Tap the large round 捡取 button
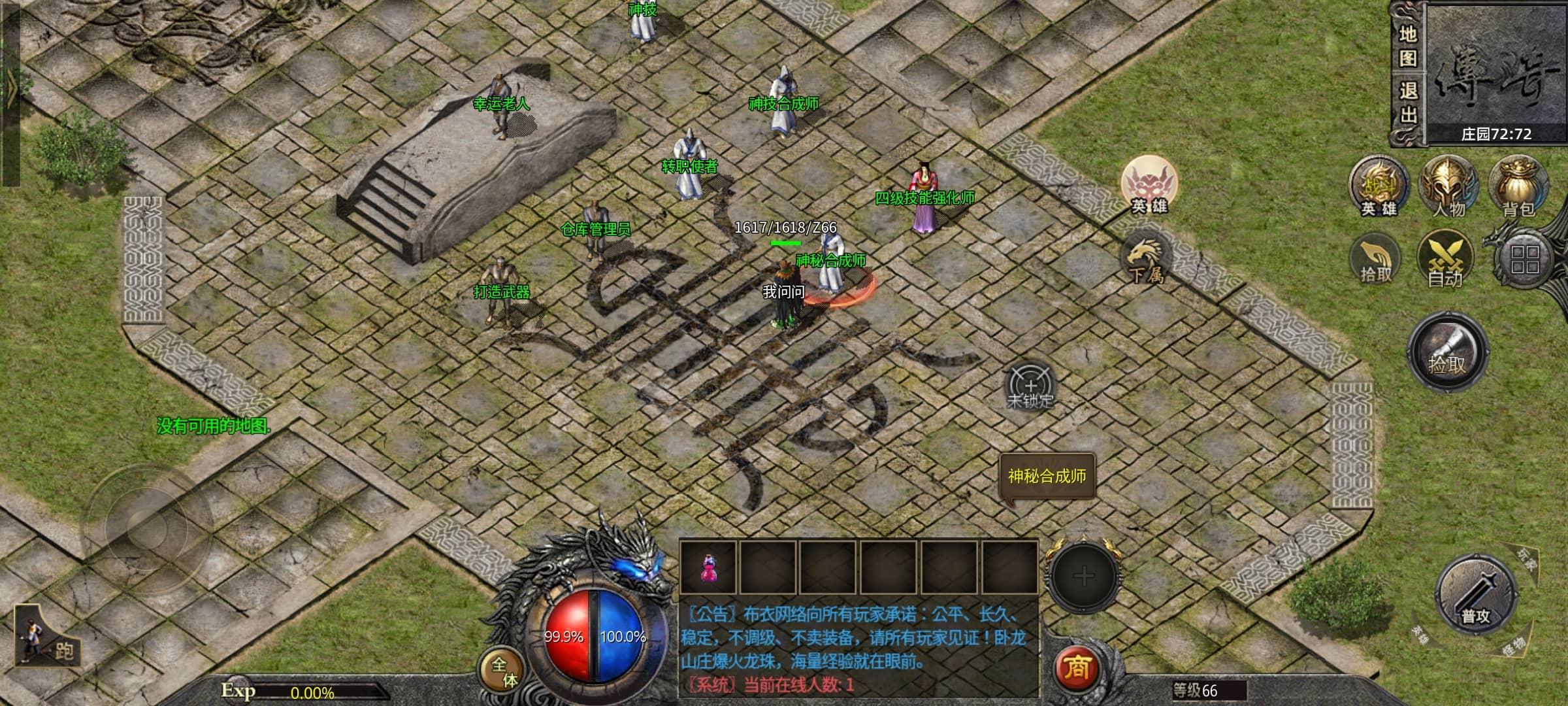Screen dimensions: 1568x706 pos(1447,354)
